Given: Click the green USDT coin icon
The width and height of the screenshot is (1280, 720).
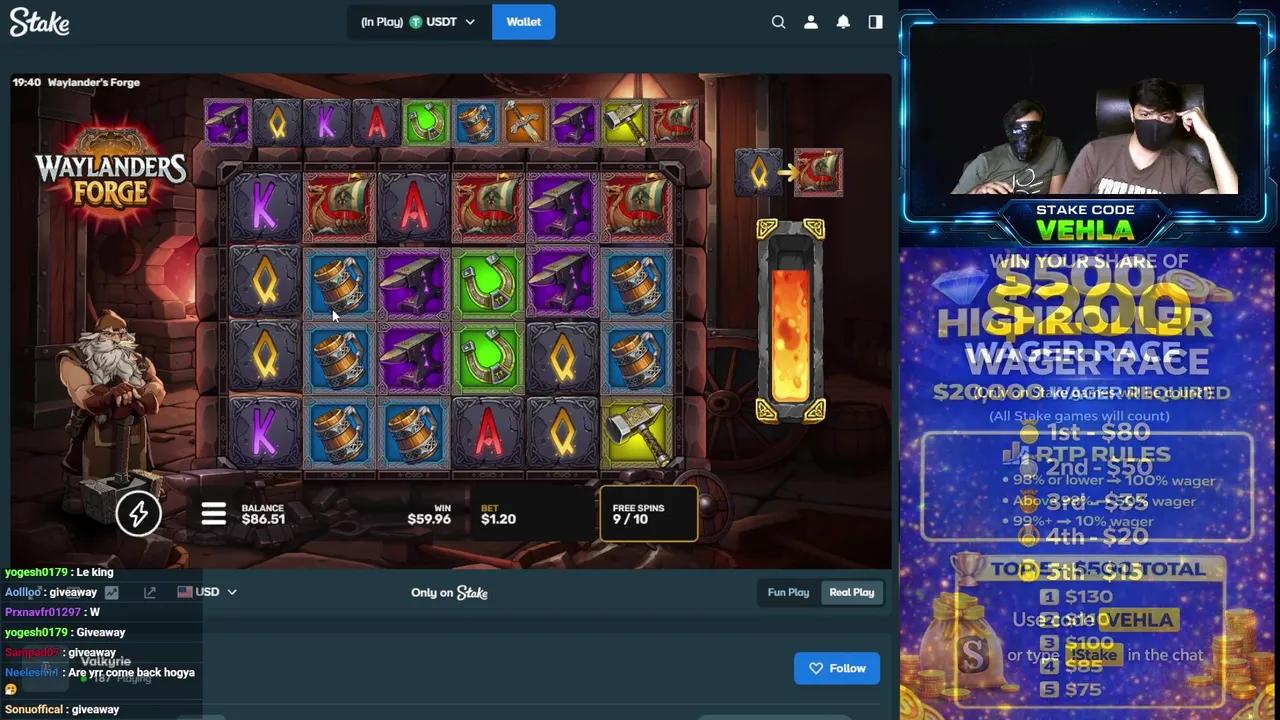Looking at the screenshot, I should pos(415,21).
